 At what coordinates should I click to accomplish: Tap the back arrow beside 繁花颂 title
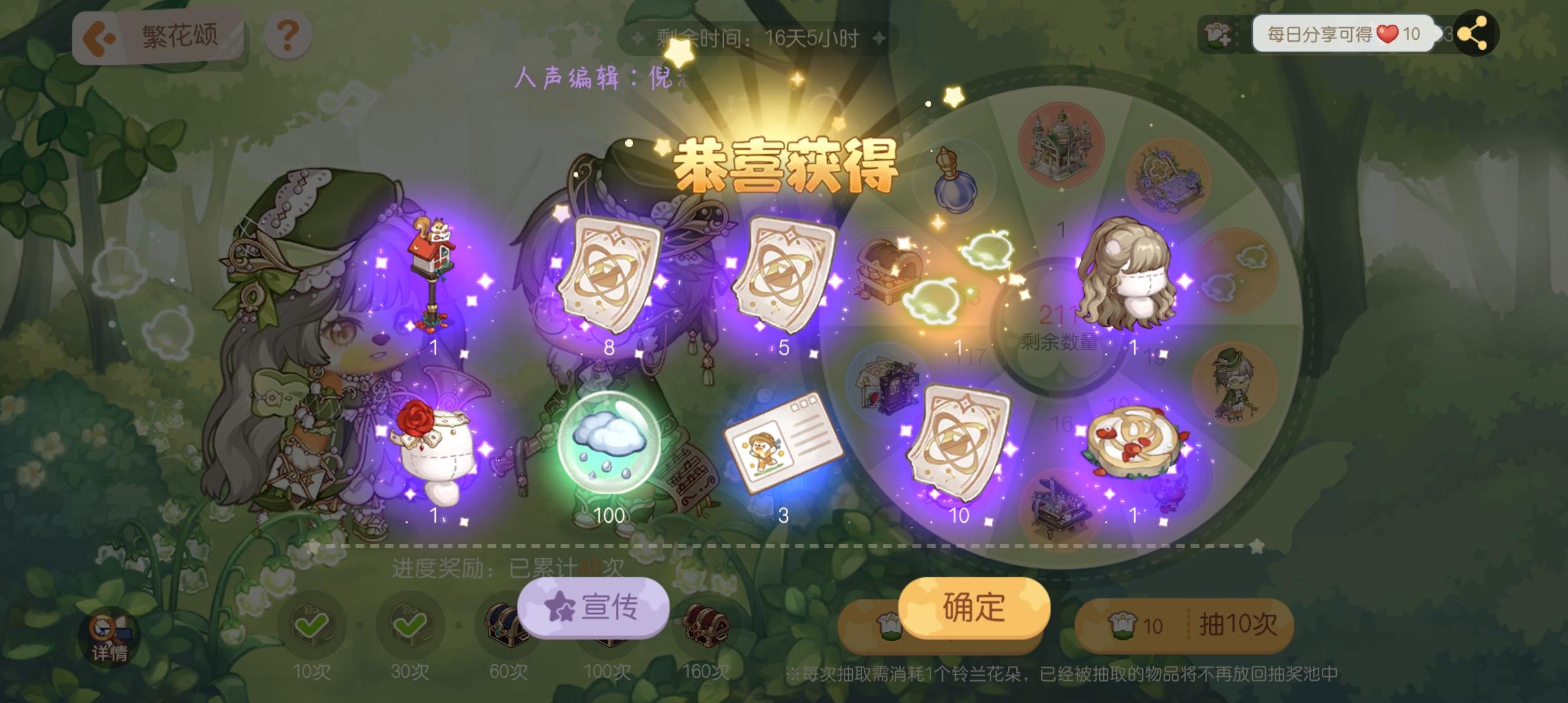(99, 36)
